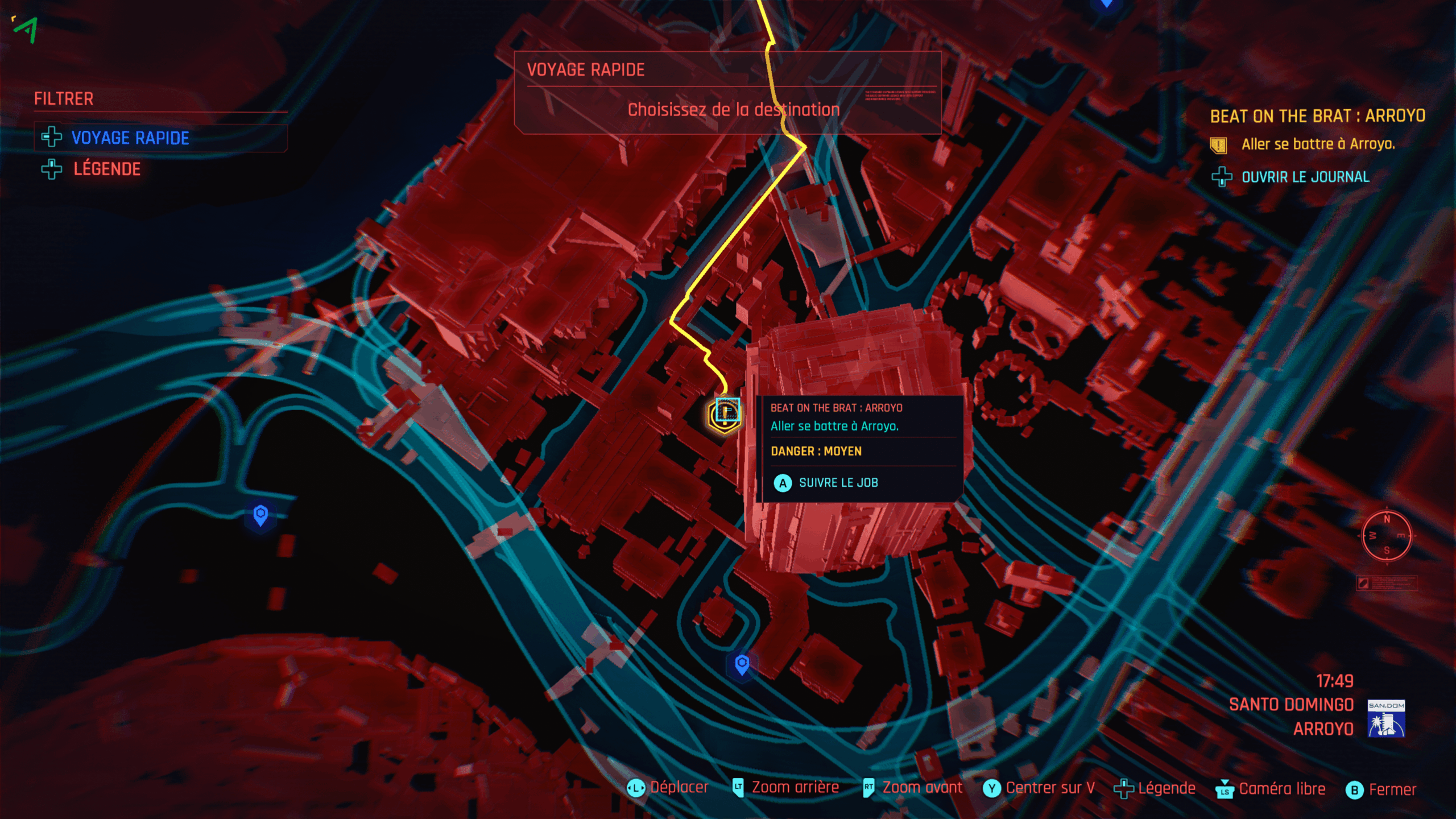Image resolution: width=1456 pixels, height=819 pixels.
Task: Zoom in using Zoom avant
Action: [x=921, y=788]
